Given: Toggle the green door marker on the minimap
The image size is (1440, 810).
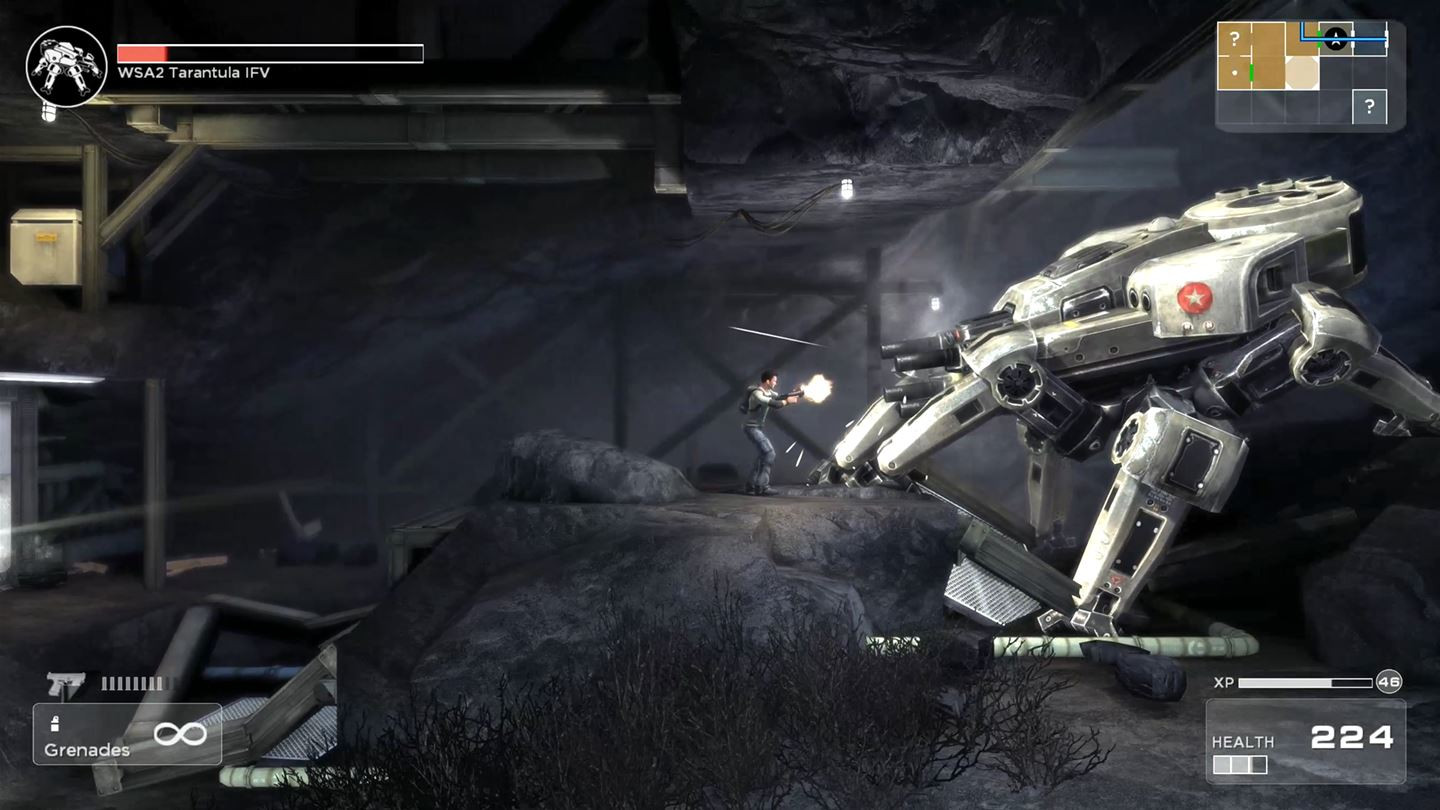Looking at the screenshot, I should pos(1251,72).
